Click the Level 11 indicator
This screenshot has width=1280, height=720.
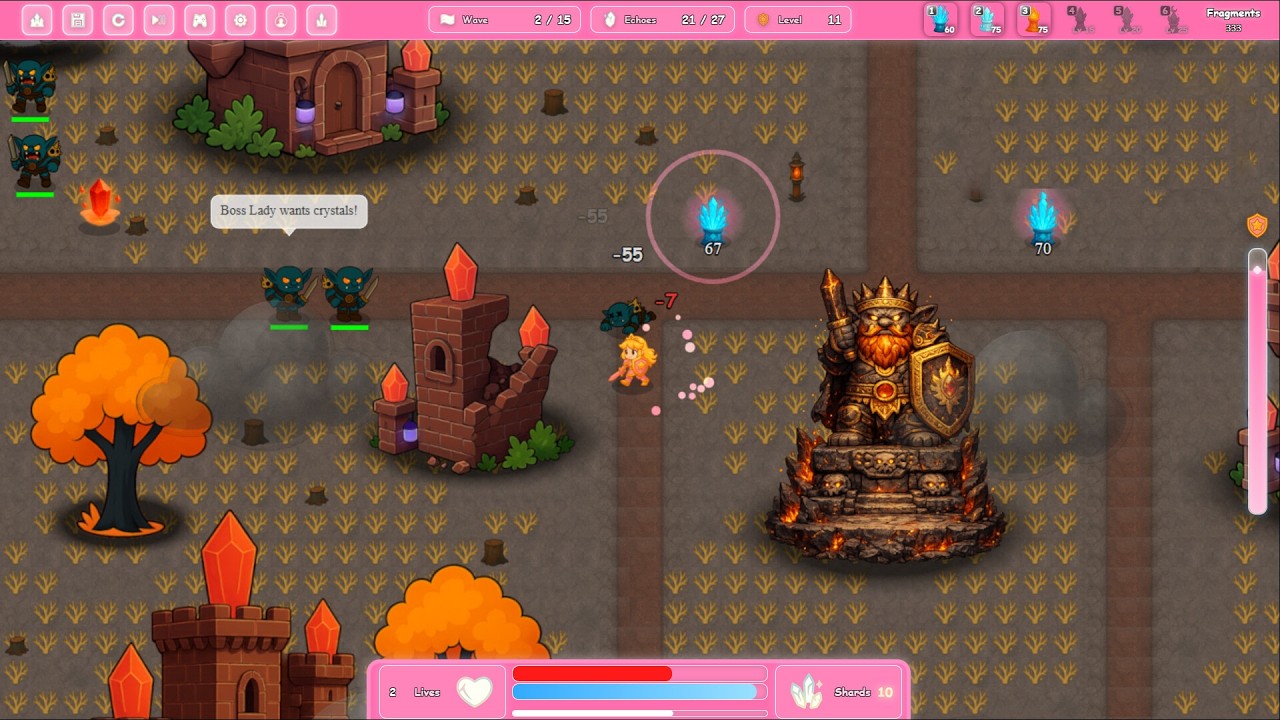click(797, 18)
